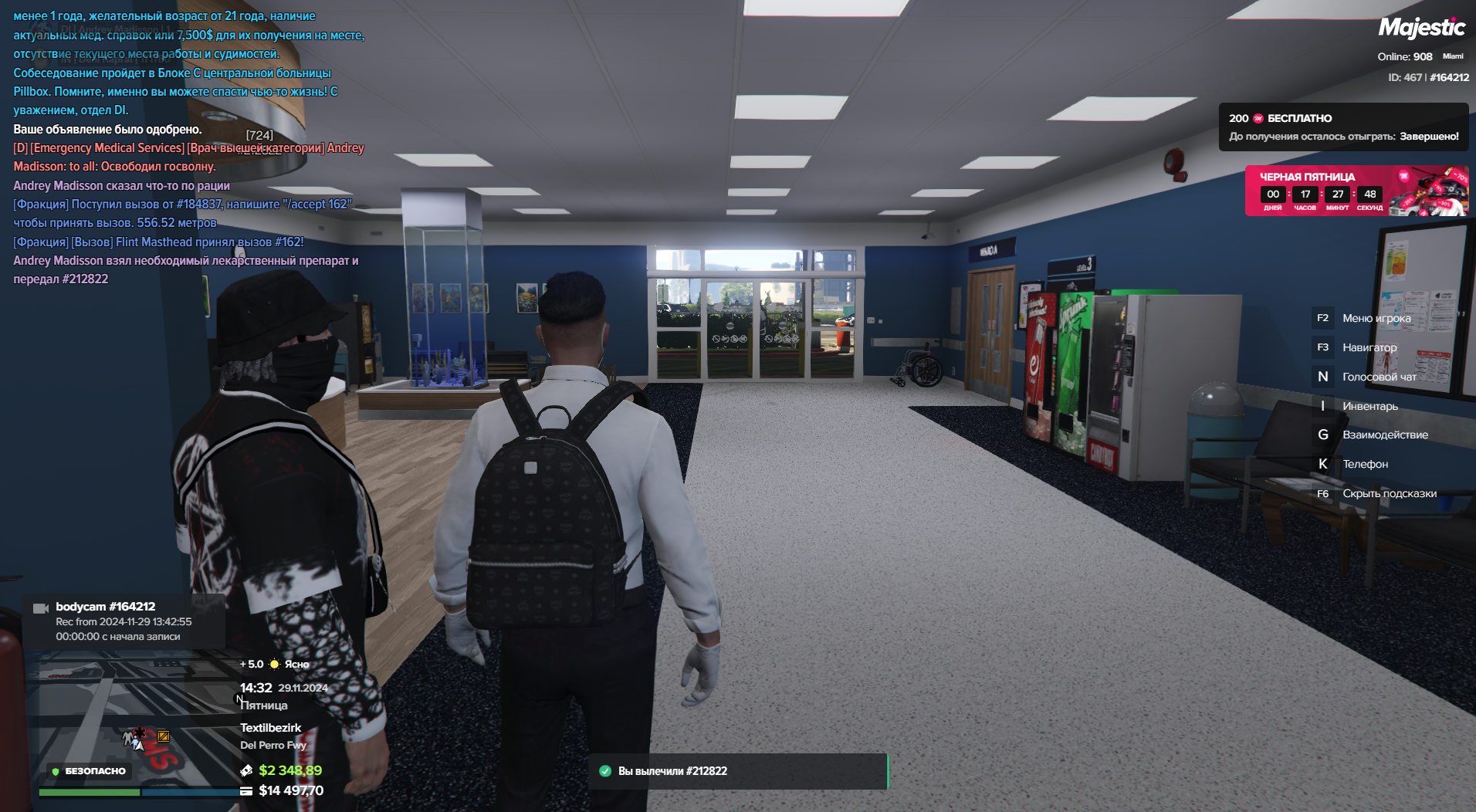Click the bodycam recording panel

pos(124,621)
